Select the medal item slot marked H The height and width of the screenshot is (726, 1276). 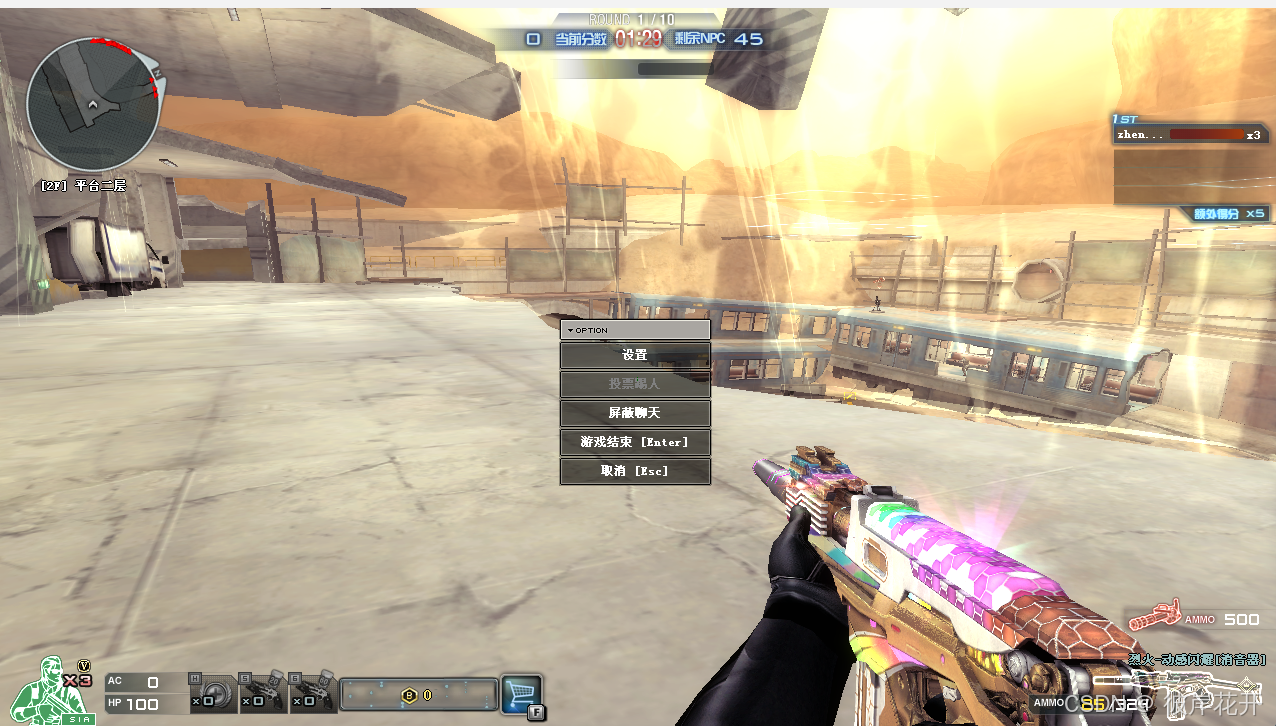(213, 693)
